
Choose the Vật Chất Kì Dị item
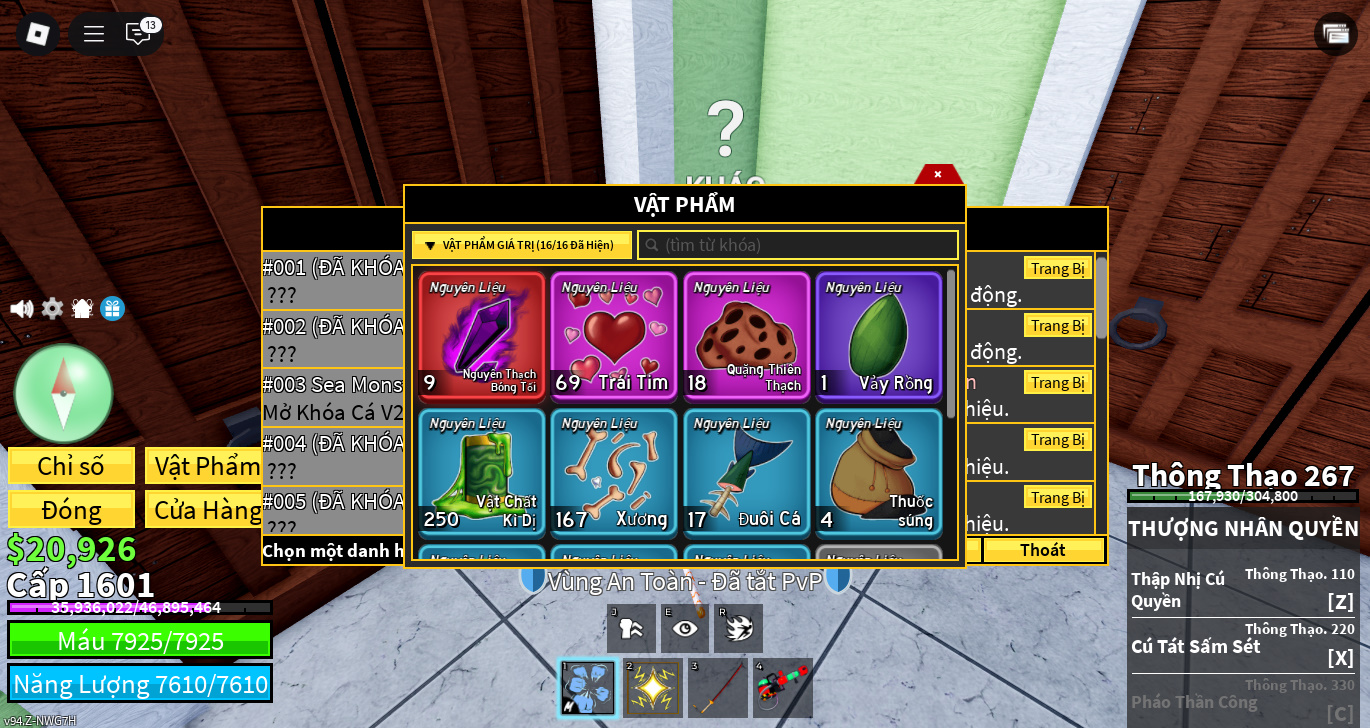click(x=482, y=472)
